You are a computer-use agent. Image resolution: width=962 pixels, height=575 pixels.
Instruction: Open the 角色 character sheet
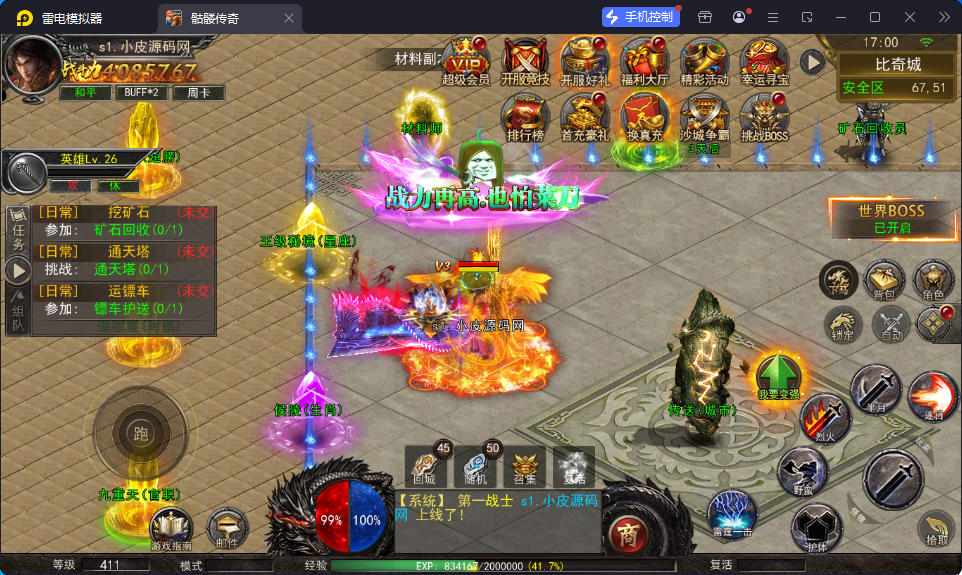coord(932,281)
